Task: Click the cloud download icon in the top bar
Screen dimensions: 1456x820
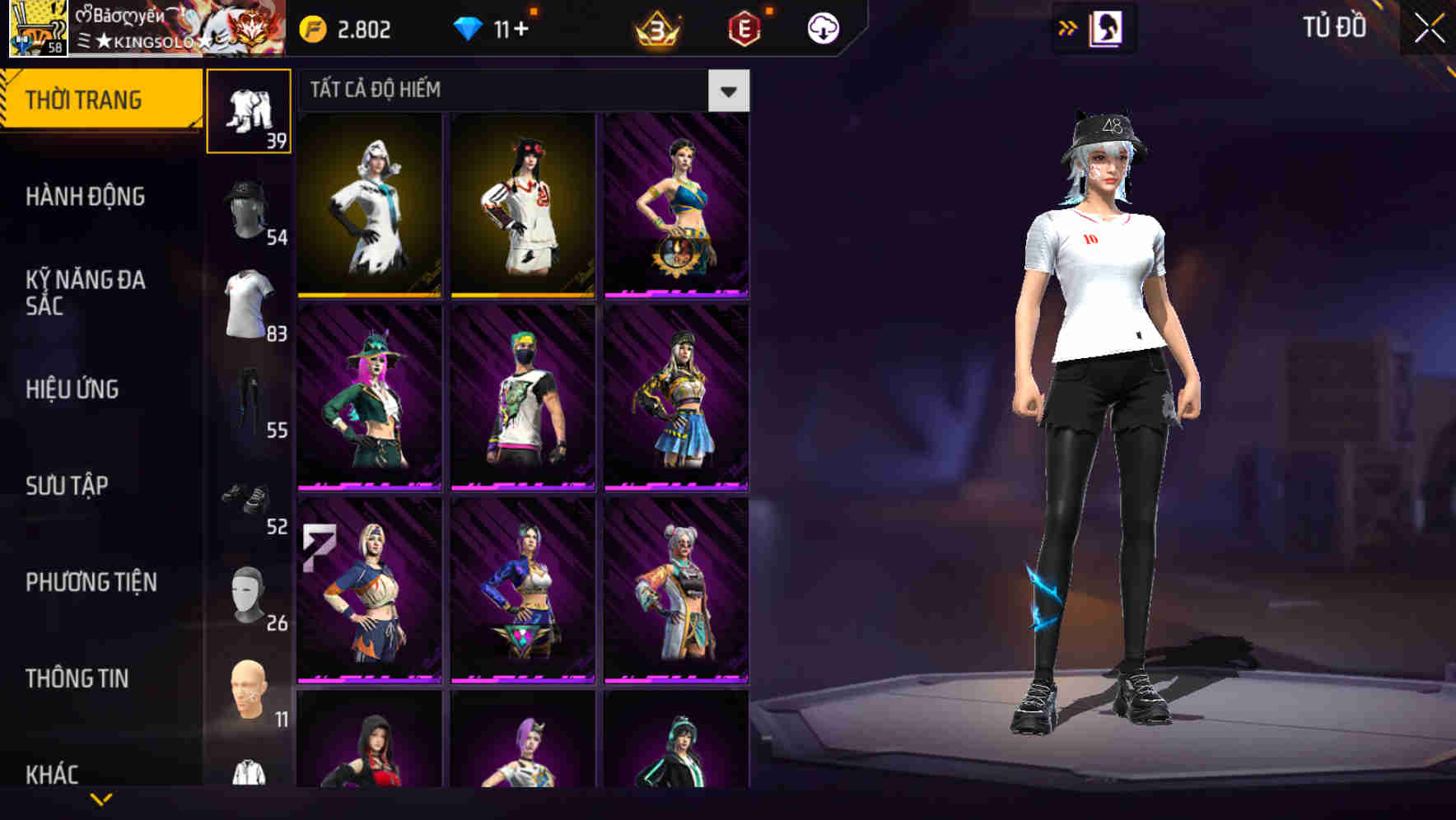Action: click(x=823, y=26)
